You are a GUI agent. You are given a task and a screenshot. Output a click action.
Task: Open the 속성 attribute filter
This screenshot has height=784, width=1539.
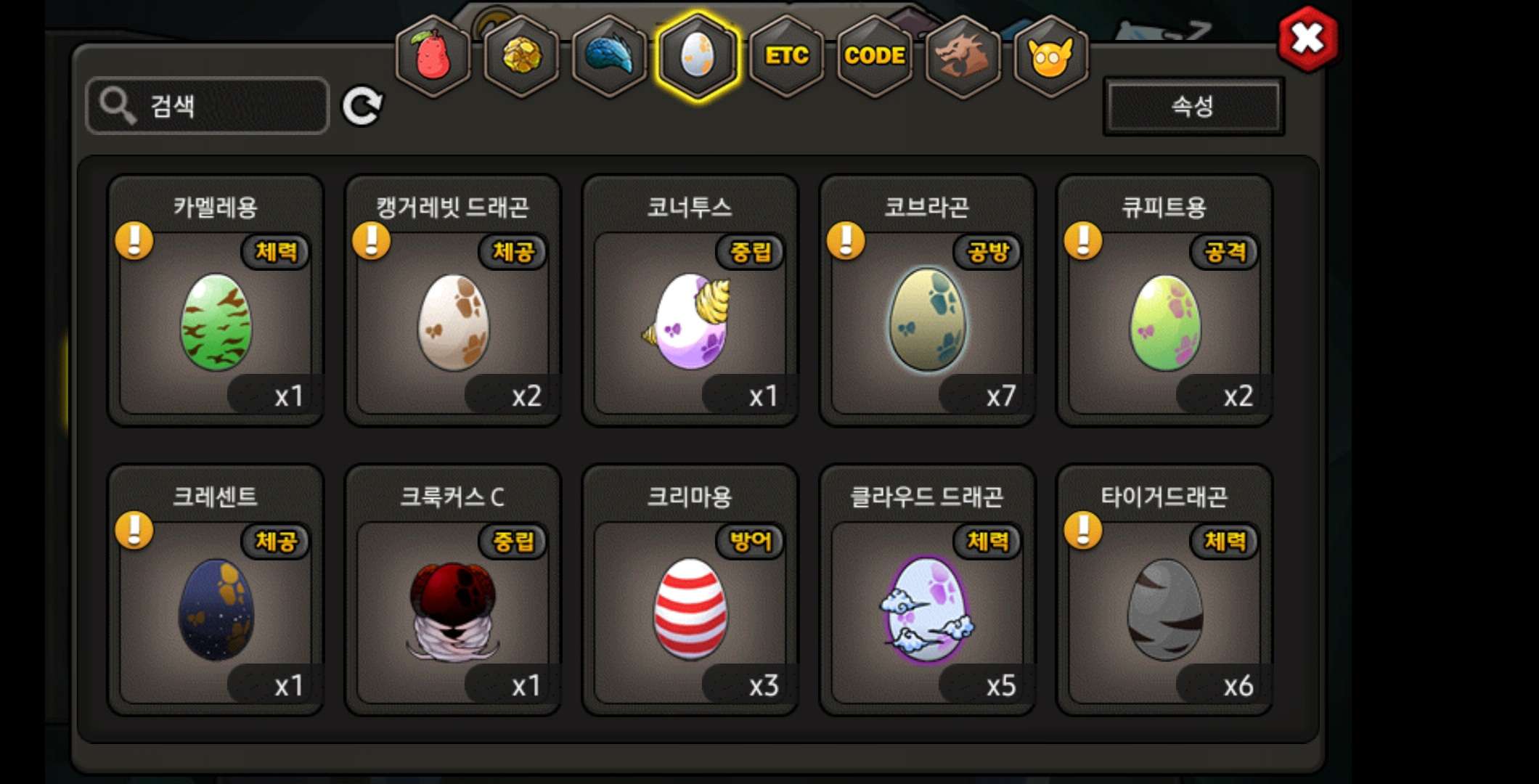coord(1193,107)
